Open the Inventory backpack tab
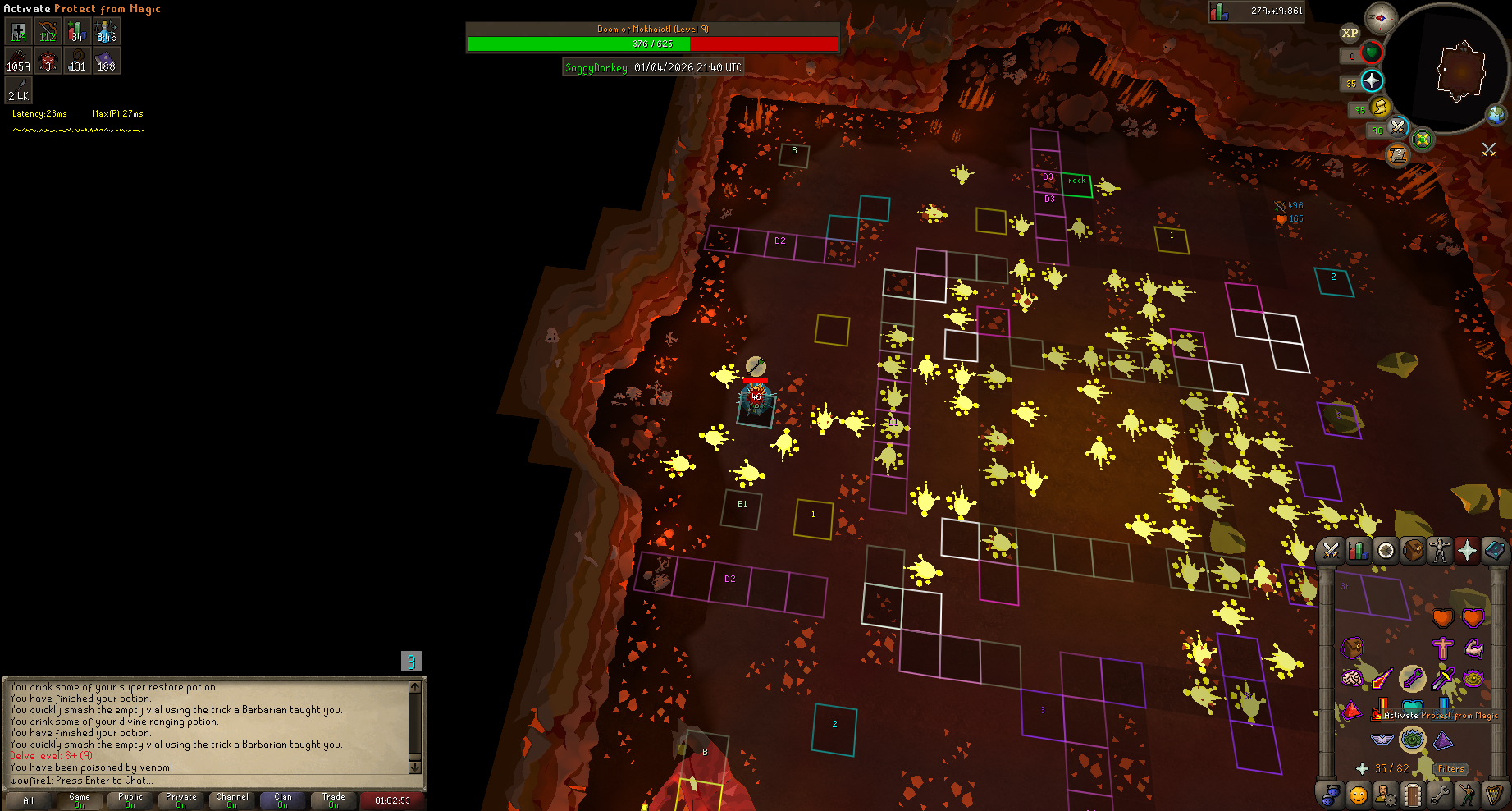The image size is (1512, 811). pos(1413,551)
